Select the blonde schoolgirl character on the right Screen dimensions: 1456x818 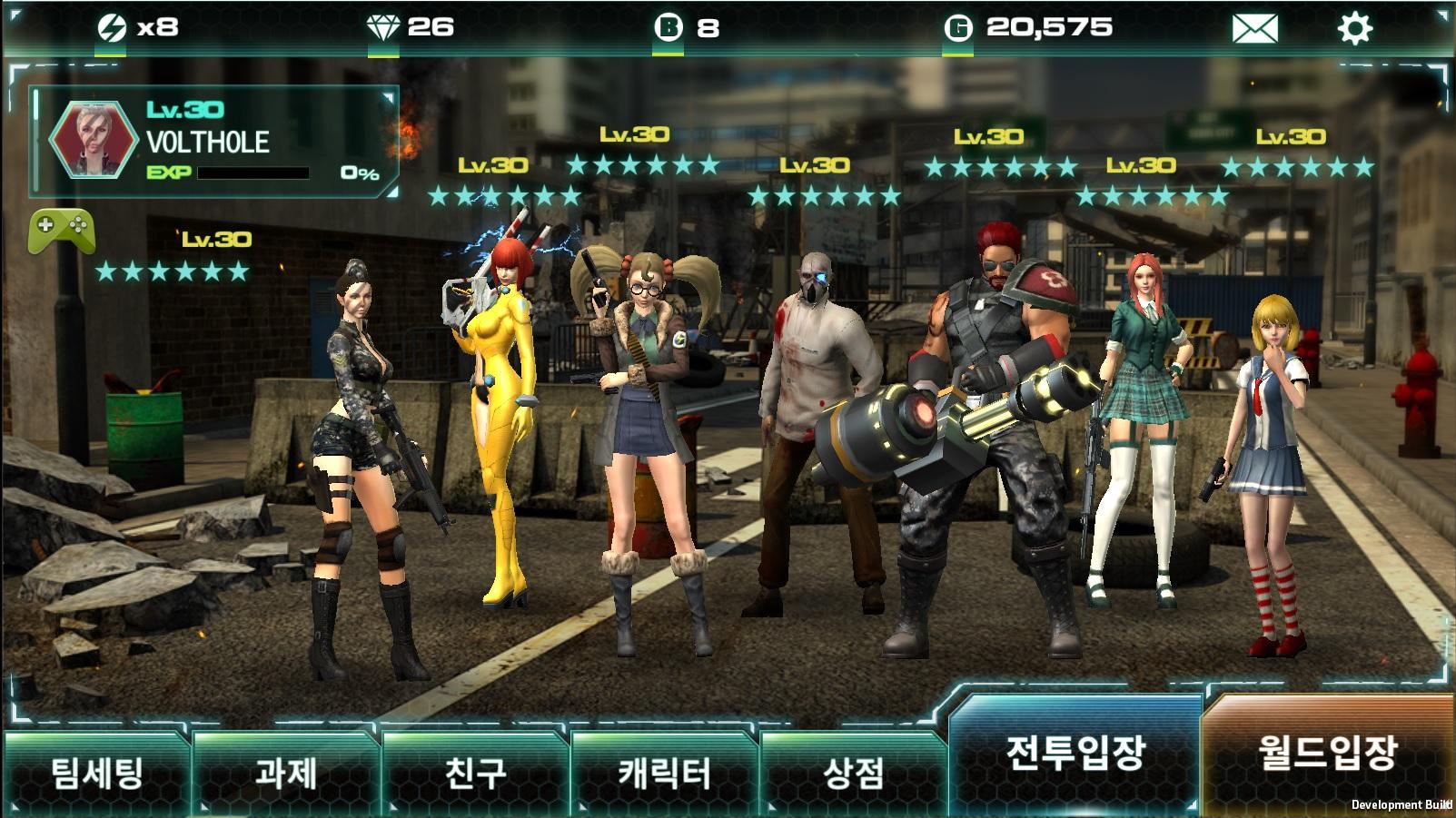1270,436
